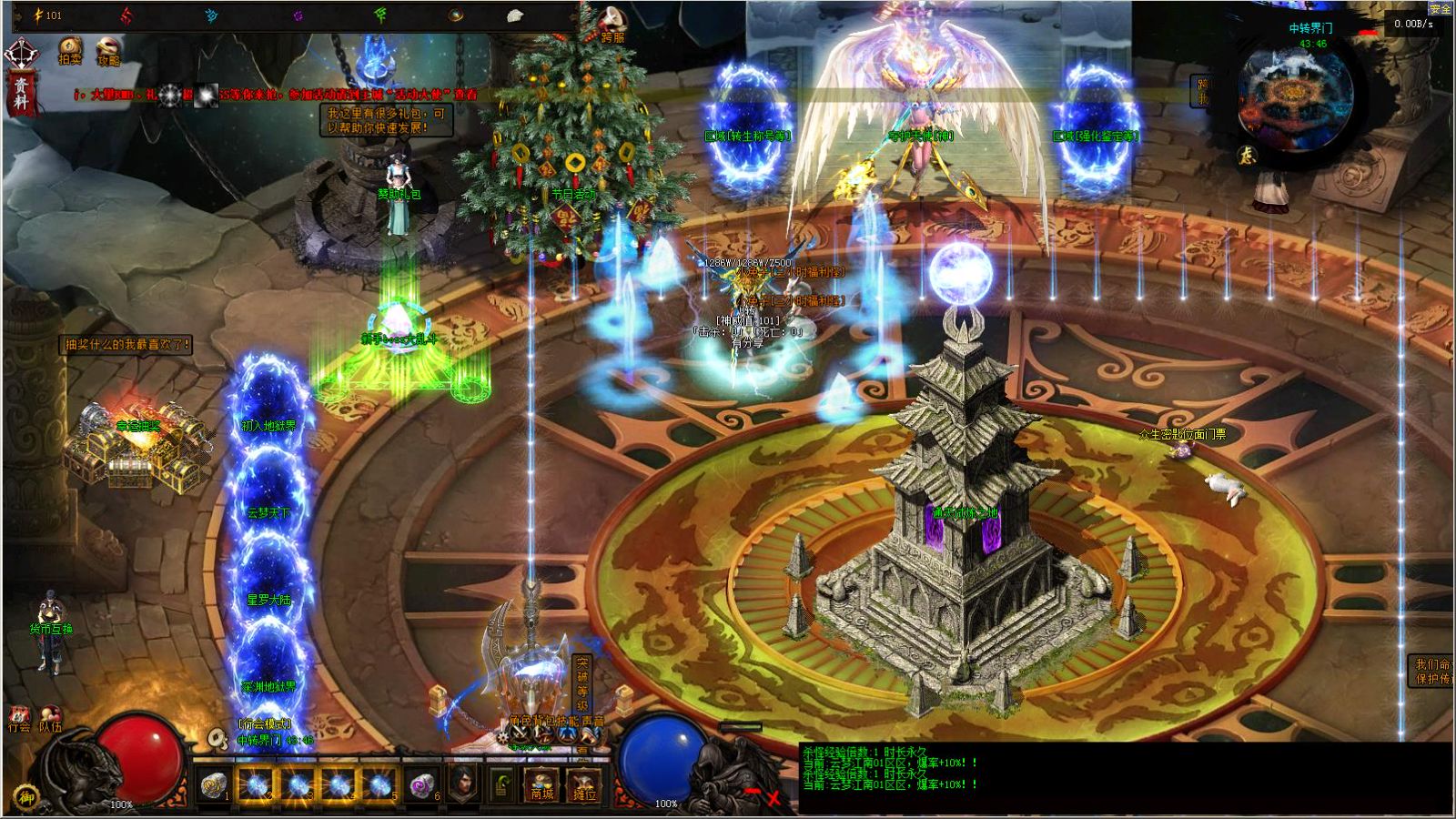This screenshot has width=1456, height=819.
Task: Open the 行会 guild icon
Action: tap(19, 719)
